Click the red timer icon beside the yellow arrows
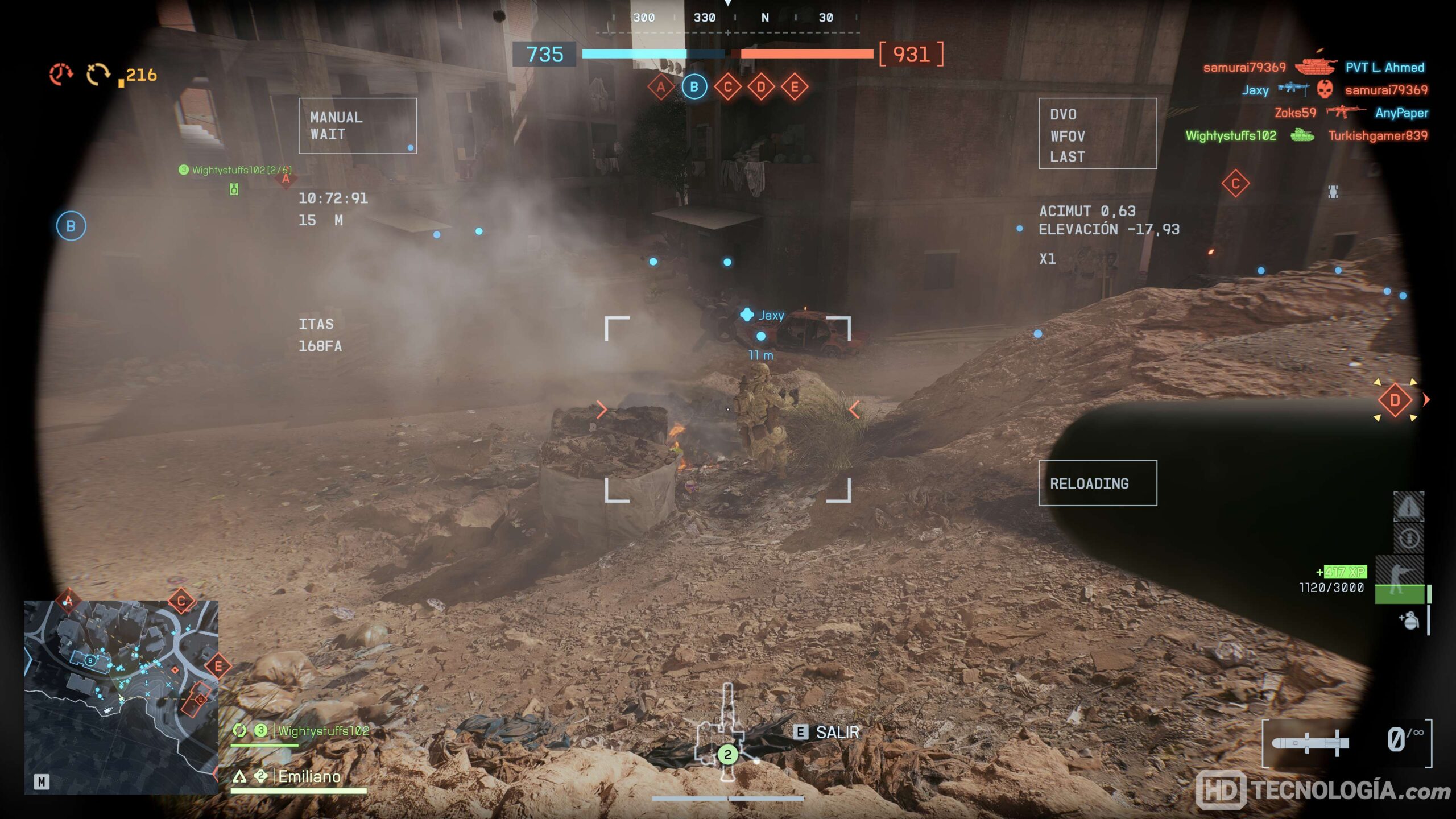This screenshot has height=819, width=1456. (x=61, y=75)
